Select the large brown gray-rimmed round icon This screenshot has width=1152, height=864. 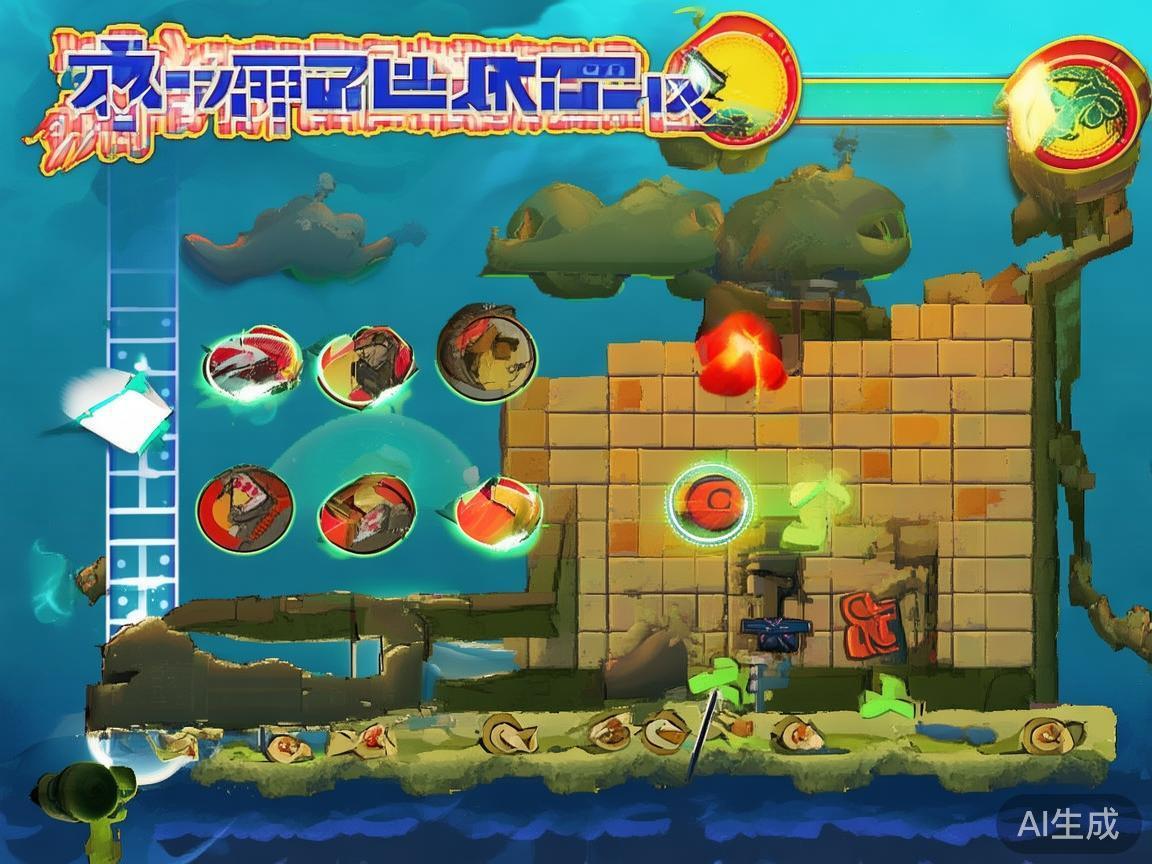487,352
